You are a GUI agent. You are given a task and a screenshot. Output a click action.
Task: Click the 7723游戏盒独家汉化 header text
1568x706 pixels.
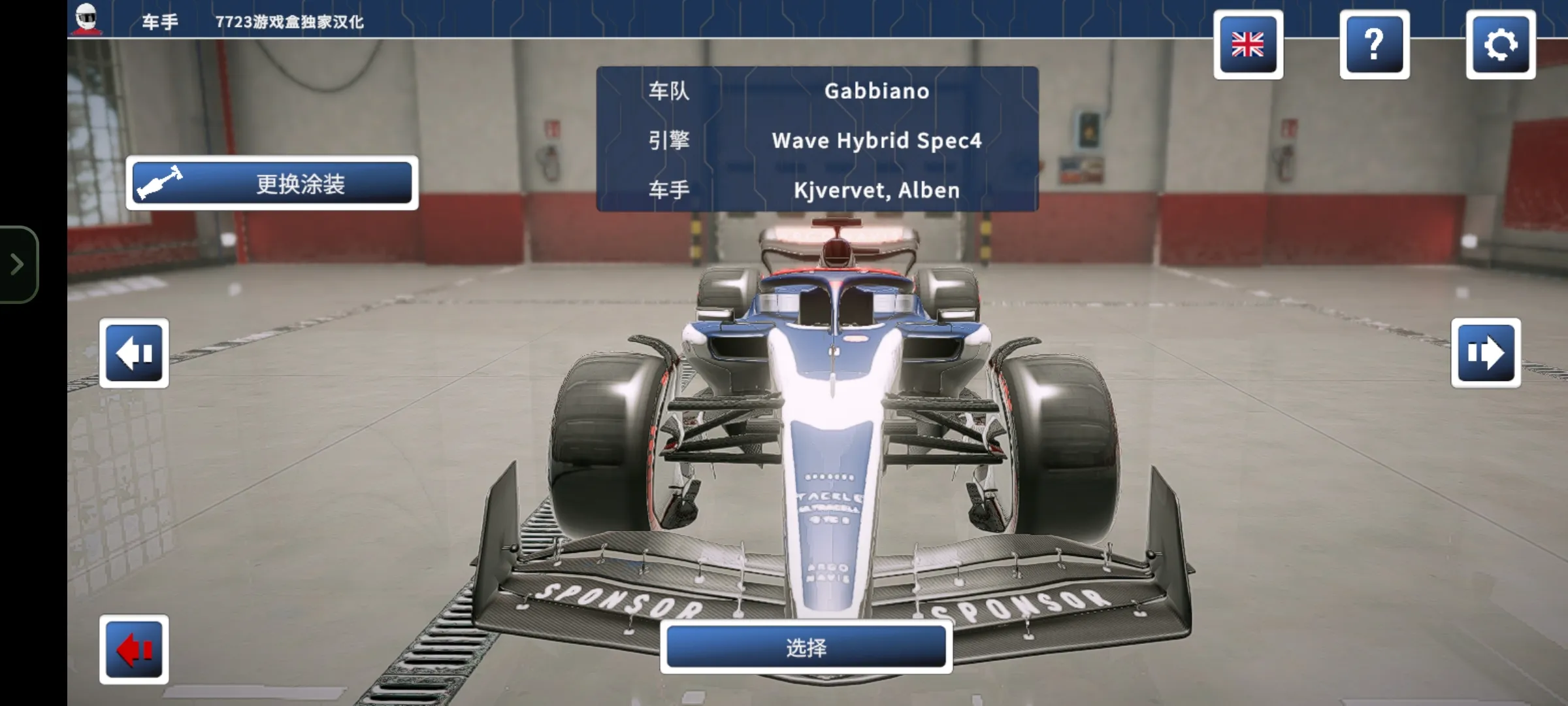289,21
